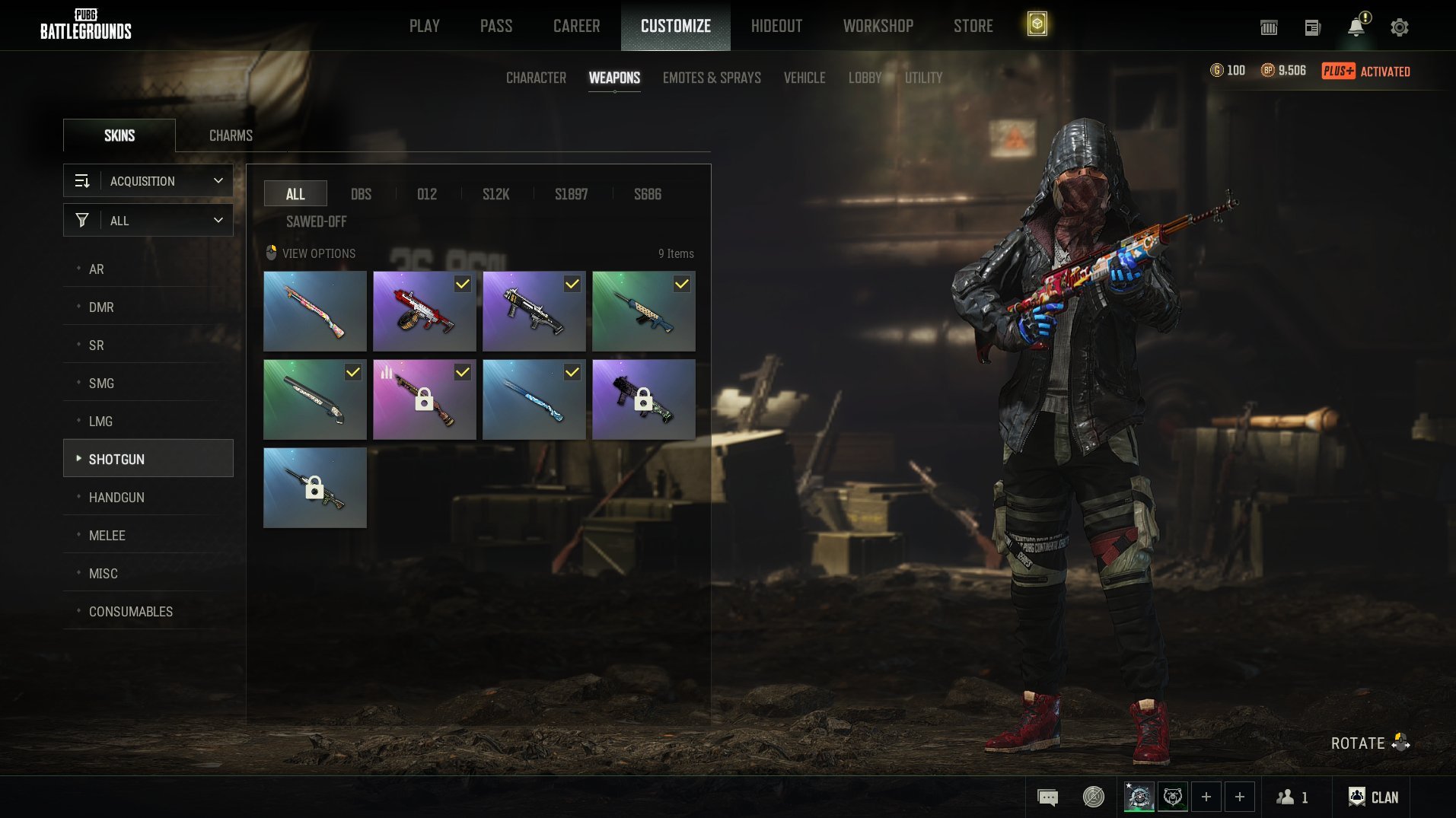Open the Clan panel

1373,797
